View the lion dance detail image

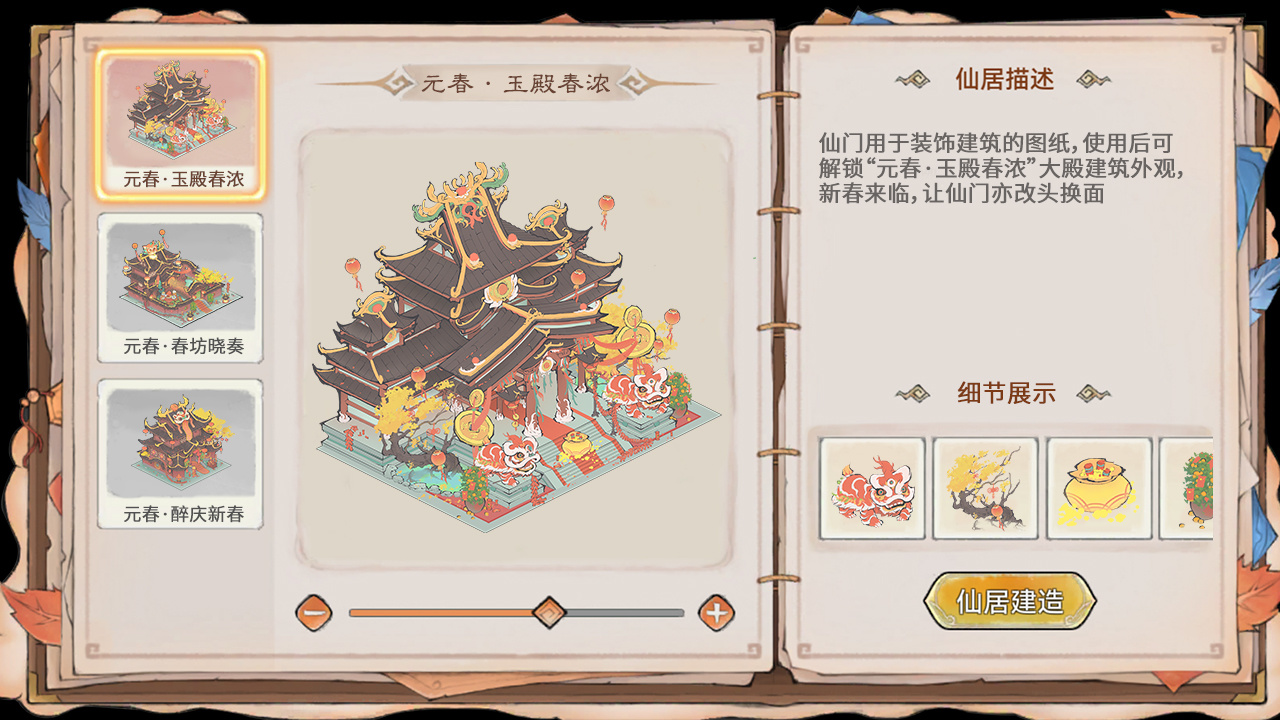[872, 489]
